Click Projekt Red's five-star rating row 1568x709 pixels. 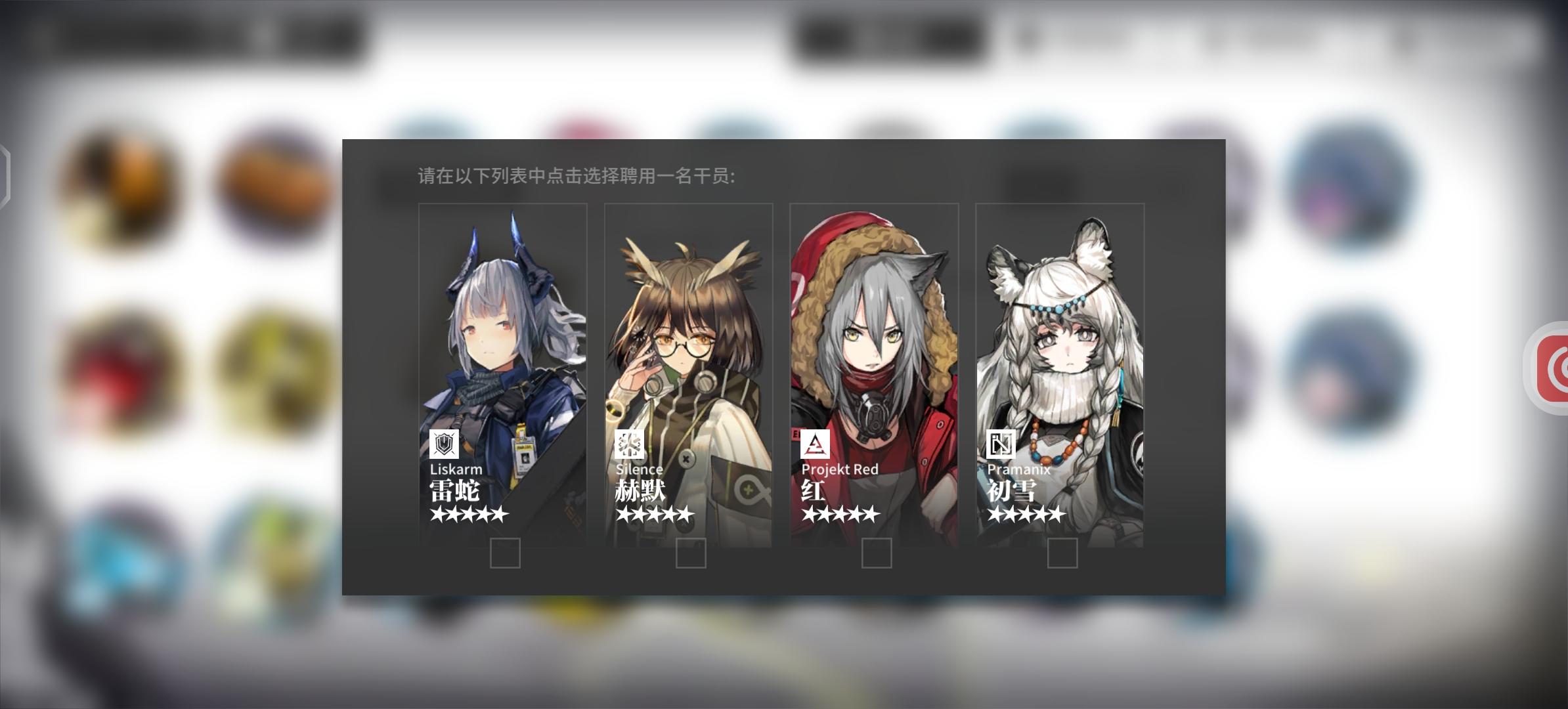[841, 515]
